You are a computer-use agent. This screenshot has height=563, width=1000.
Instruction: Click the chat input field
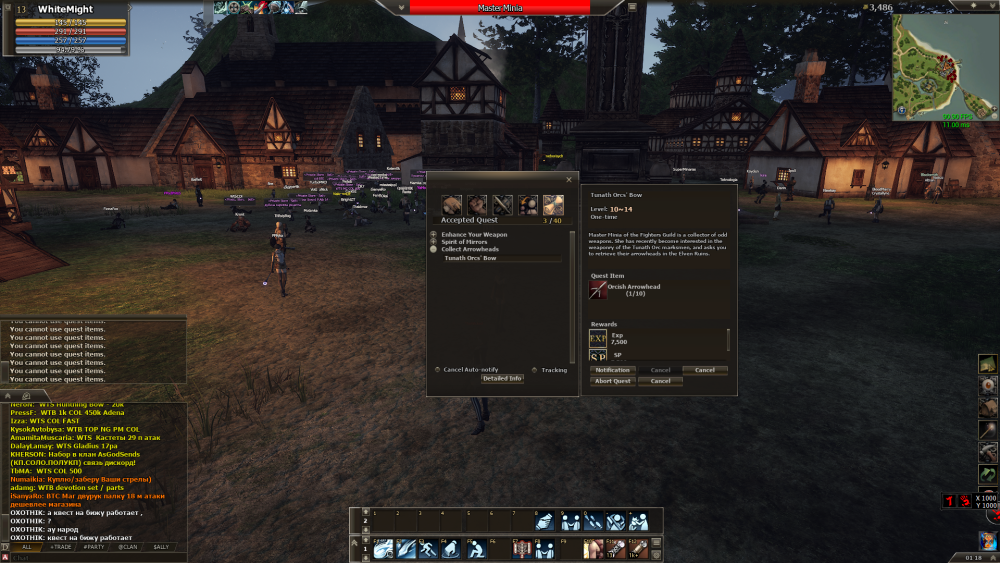[x=90, y=557]
